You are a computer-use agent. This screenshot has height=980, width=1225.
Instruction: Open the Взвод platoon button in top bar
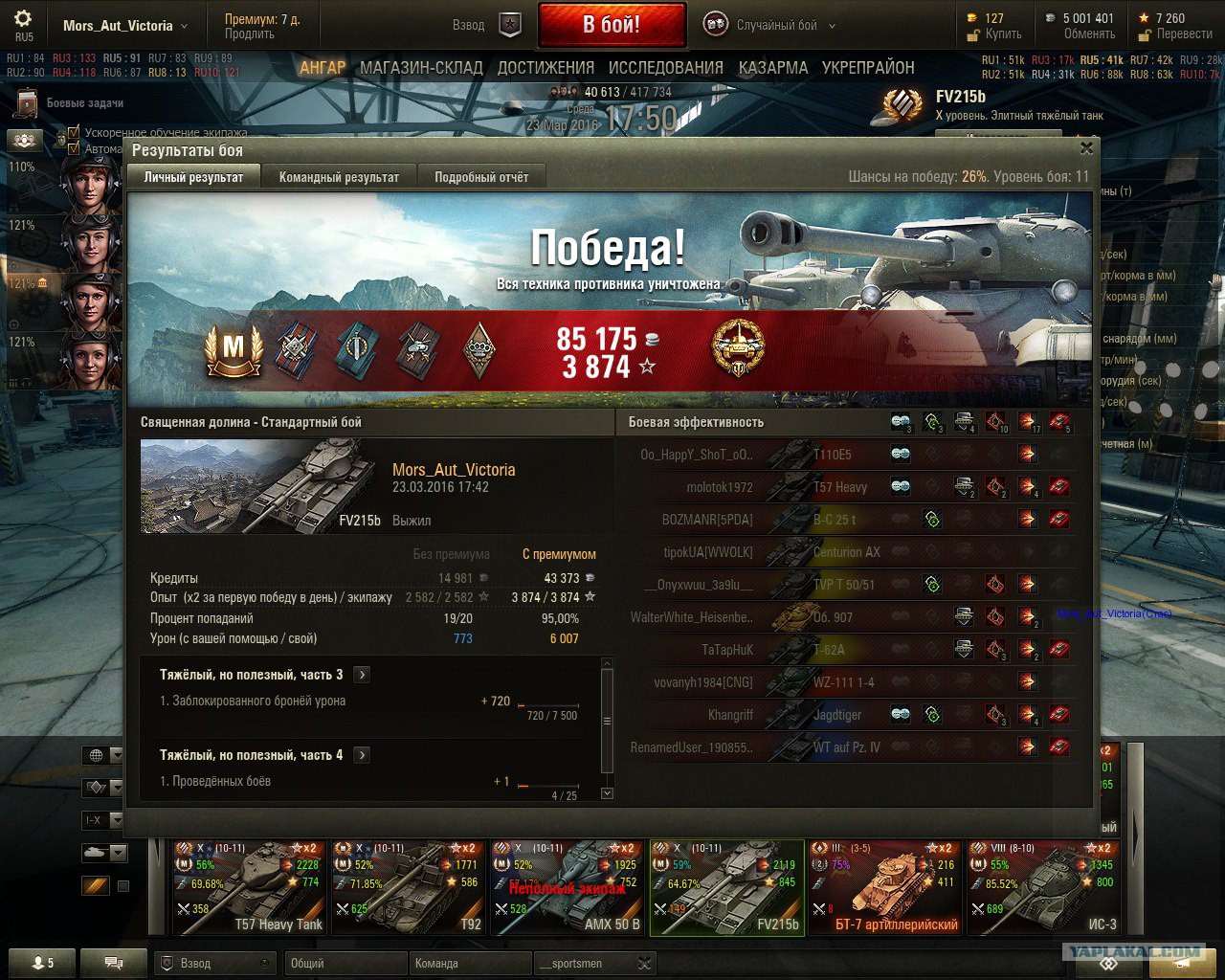click(488, 26)
